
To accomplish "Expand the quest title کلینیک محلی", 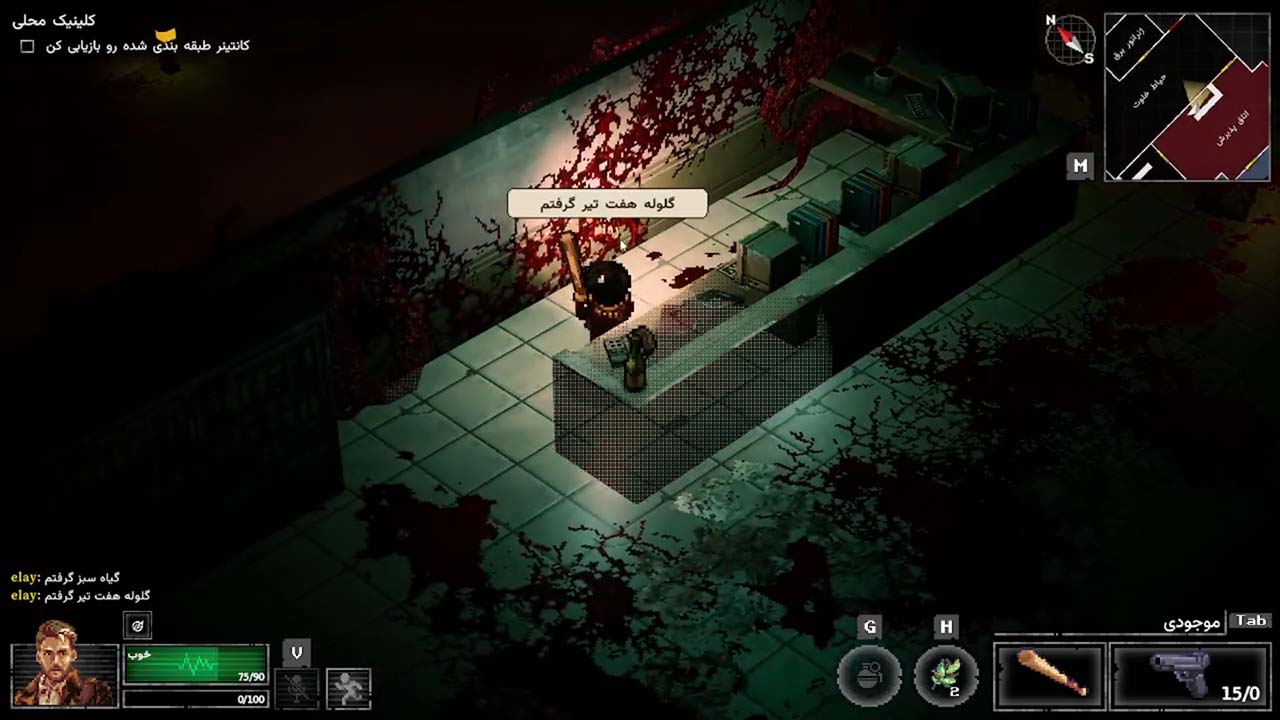I will (53, 20).
